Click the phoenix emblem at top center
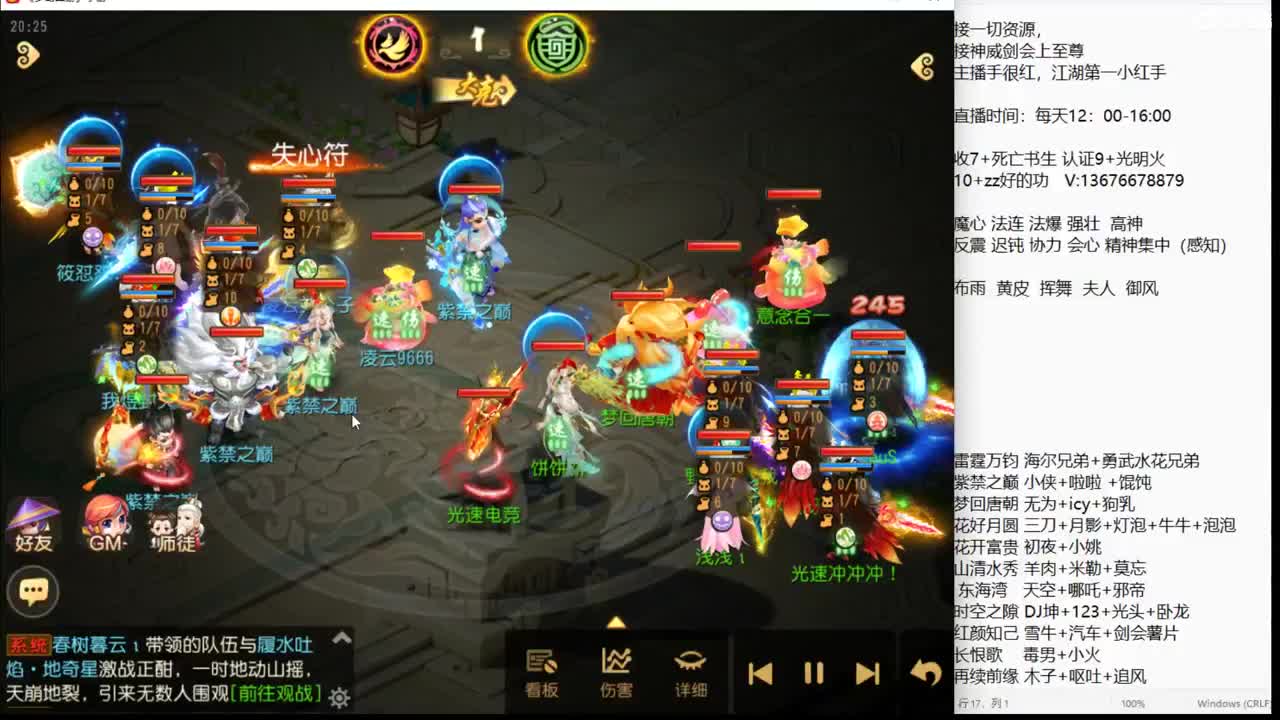The width and height of the screenshot is (1280, 720). (390, 45)
